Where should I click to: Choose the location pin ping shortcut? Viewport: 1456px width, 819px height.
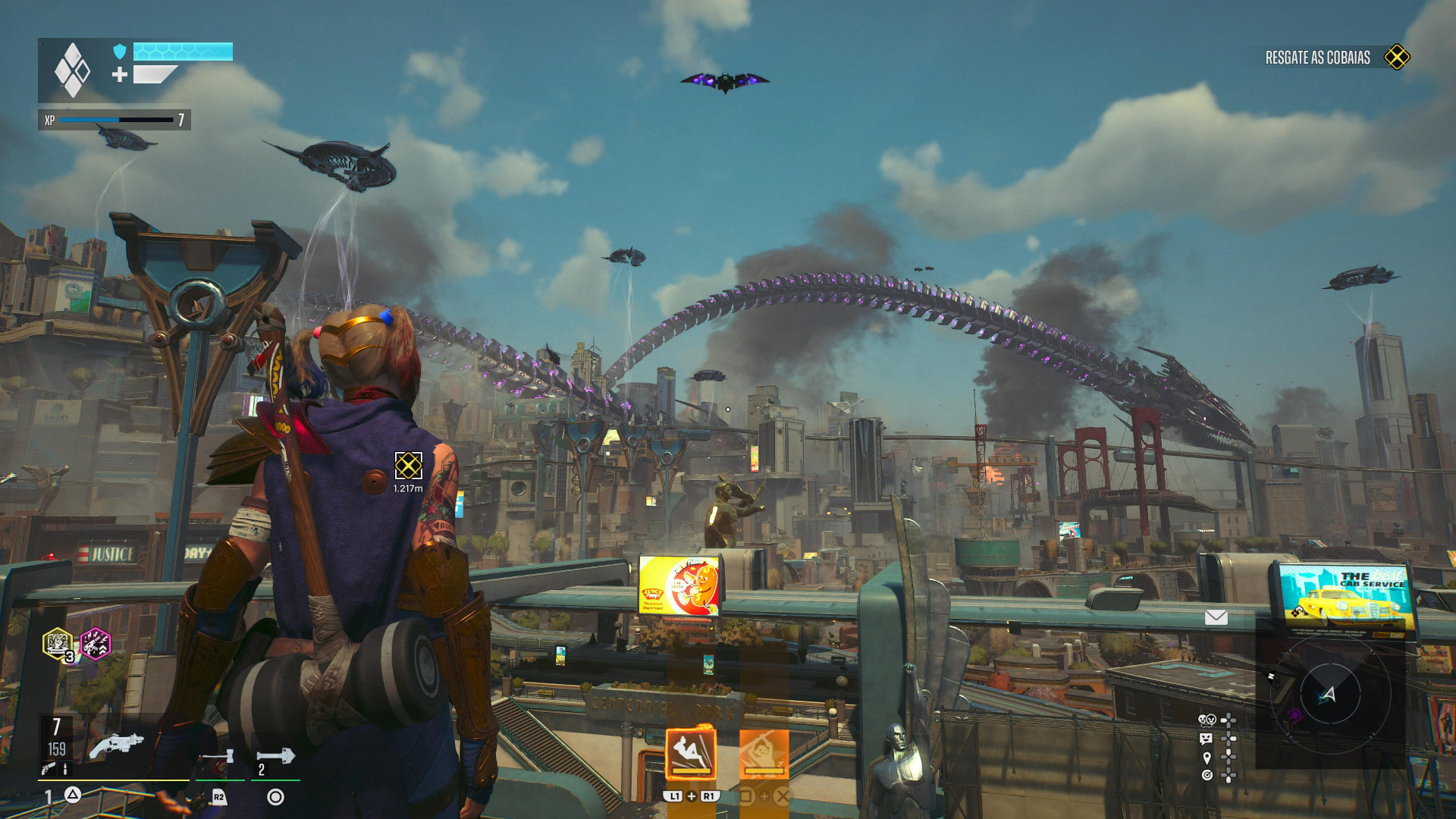click(x=1207, y=757)
